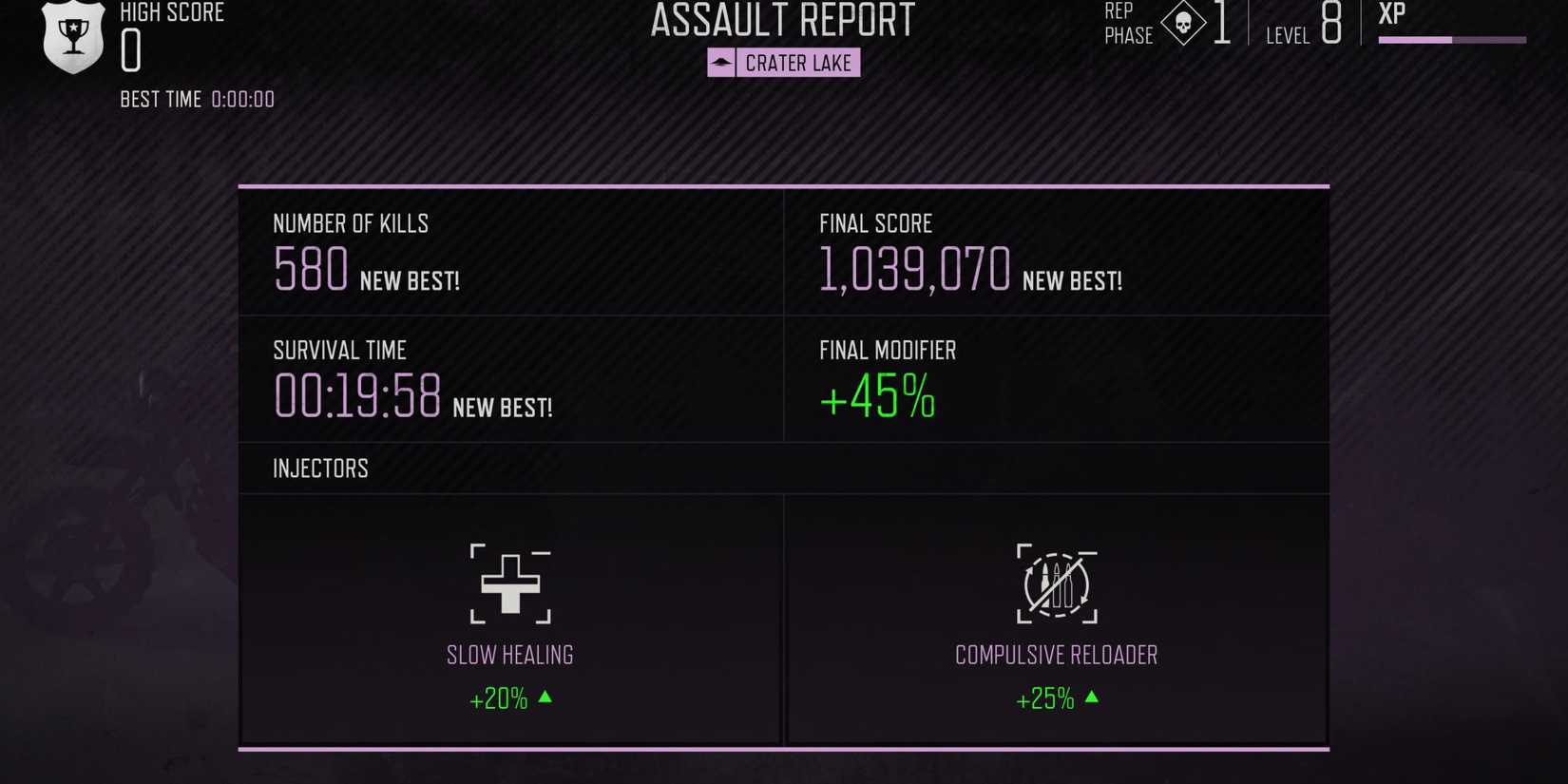Click the green up arrow beside +25%
The image size is (1568, 784).
[1092, 698]
